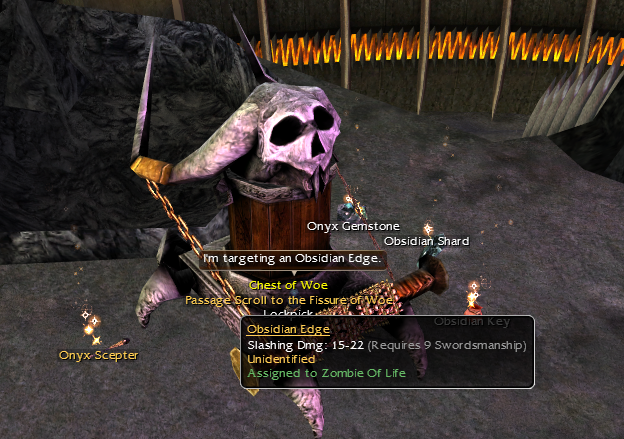Click the Onyx Scepter item label
The height and width of the screenshot is (439, 624).
98,355
